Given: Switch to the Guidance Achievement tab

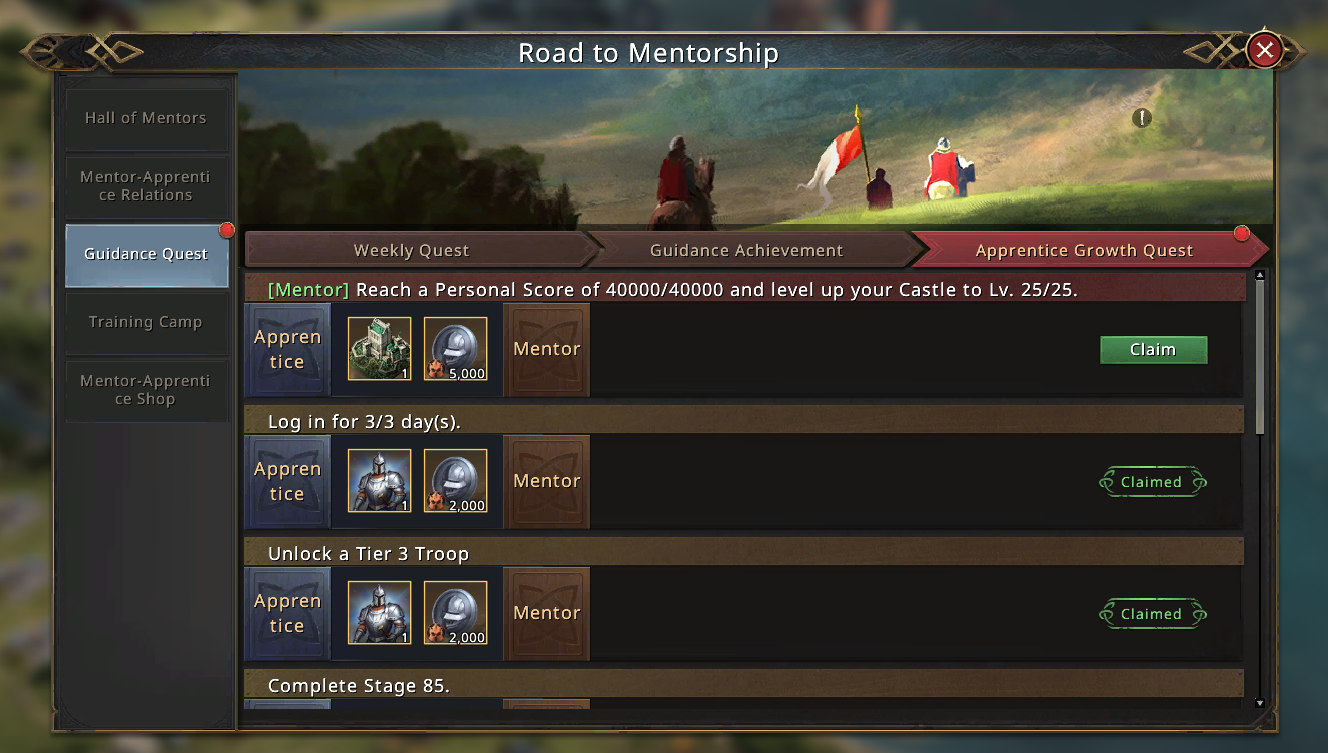Looking at the screenshot, I should click(x=746, y=250).
